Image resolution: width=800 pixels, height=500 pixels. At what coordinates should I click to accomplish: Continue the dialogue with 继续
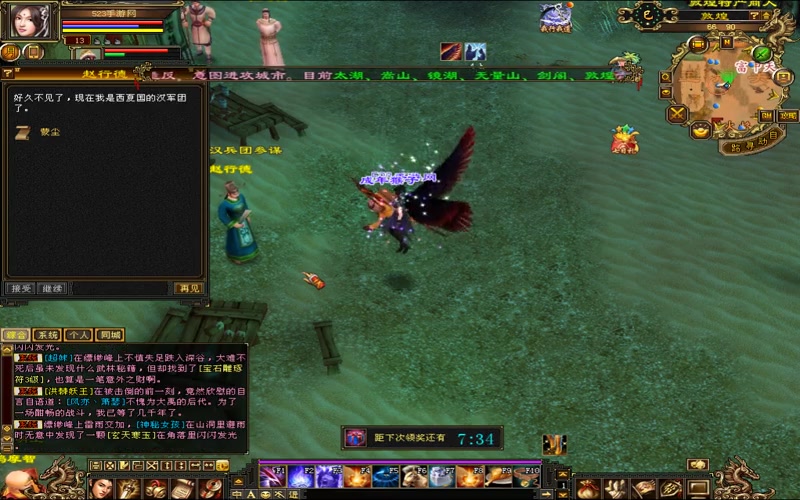pyautogui.click(x=52, y=288)
